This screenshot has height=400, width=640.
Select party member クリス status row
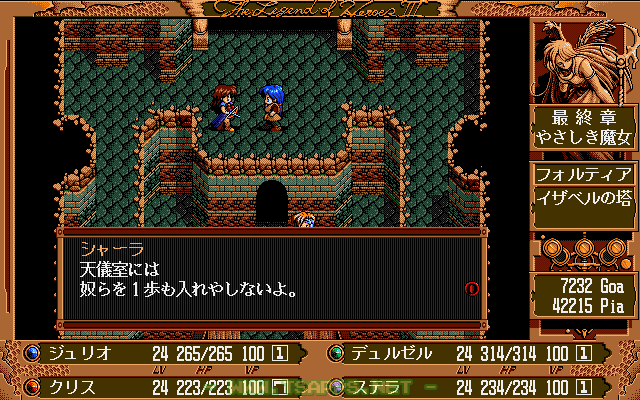[x=160, y=385]
